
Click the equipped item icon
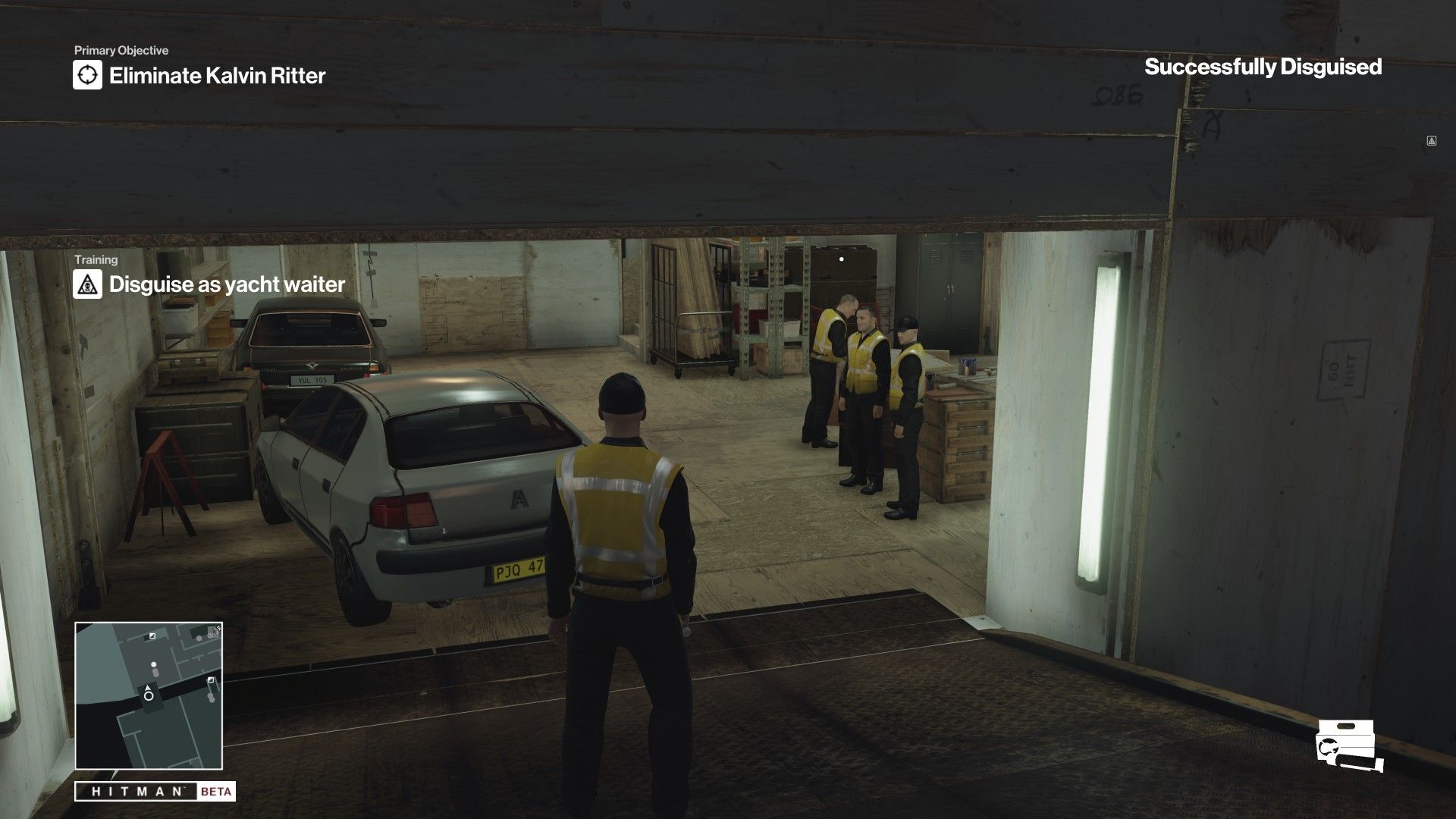point(1349,746)
